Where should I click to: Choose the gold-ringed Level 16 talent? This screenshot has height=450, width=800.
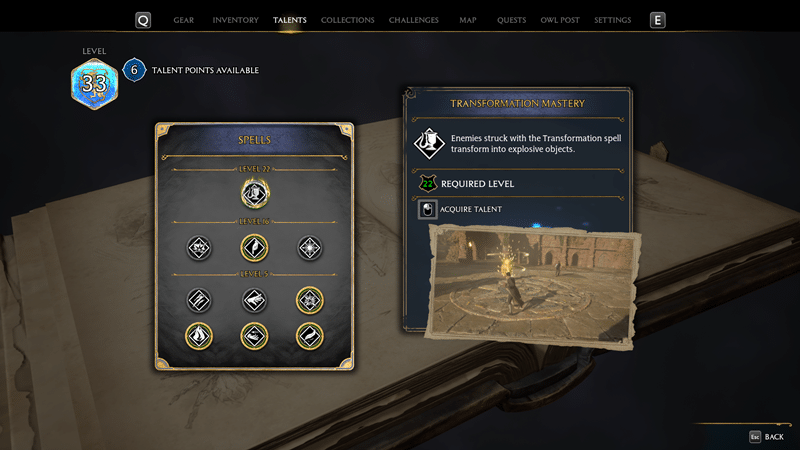pos(255,247)
